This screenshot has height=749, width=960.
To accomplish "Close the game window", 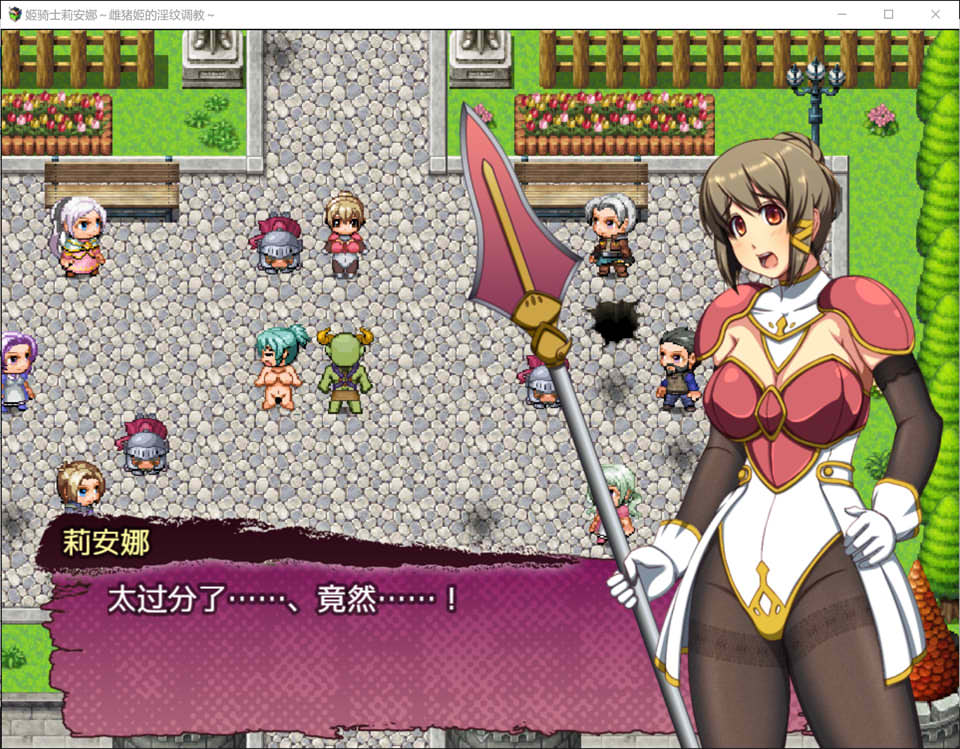I will tap(935, 14).
